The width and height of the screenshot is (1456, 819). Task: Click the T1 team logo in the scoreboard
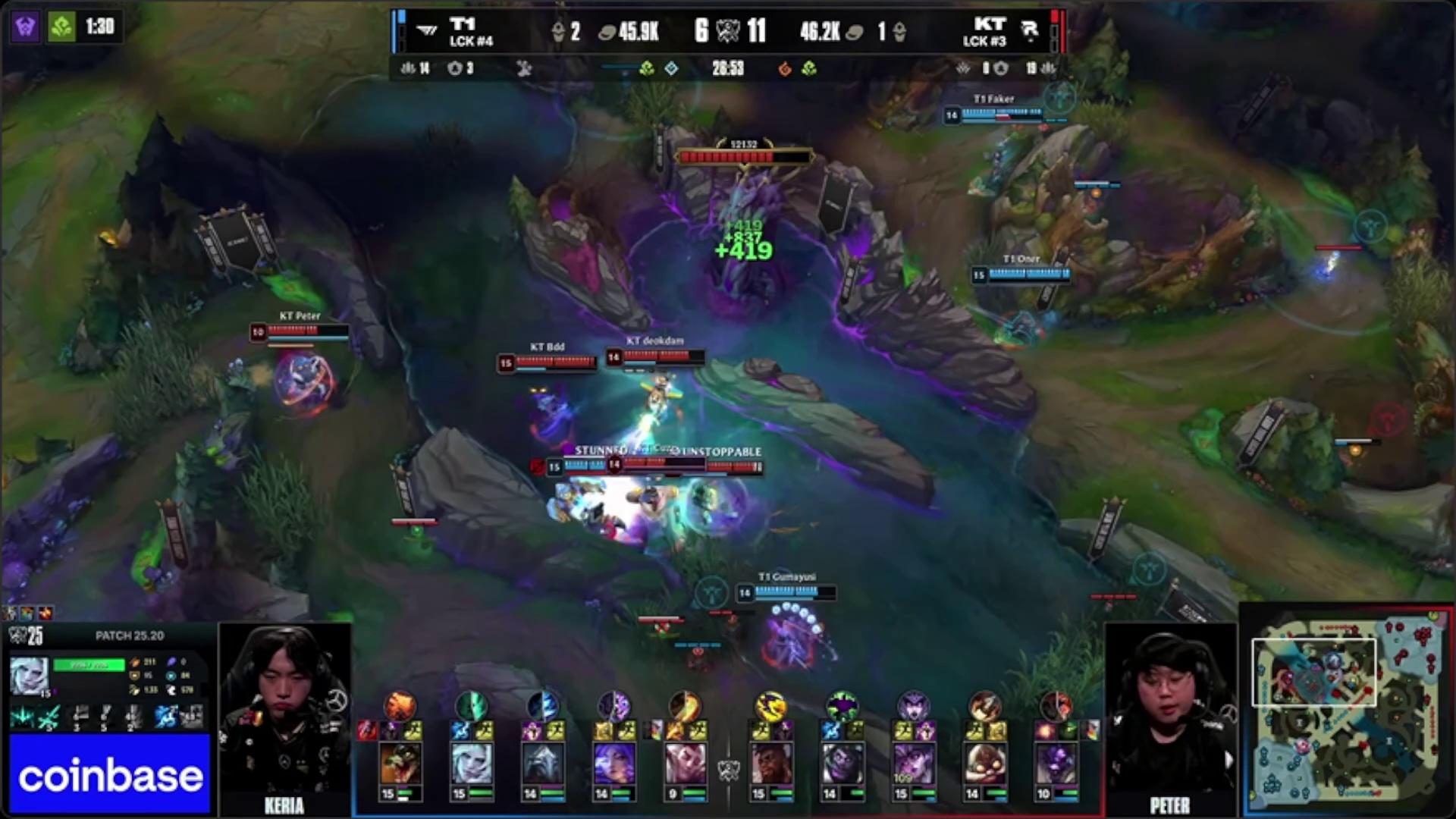pyautogui.click(x=427, y=31)
